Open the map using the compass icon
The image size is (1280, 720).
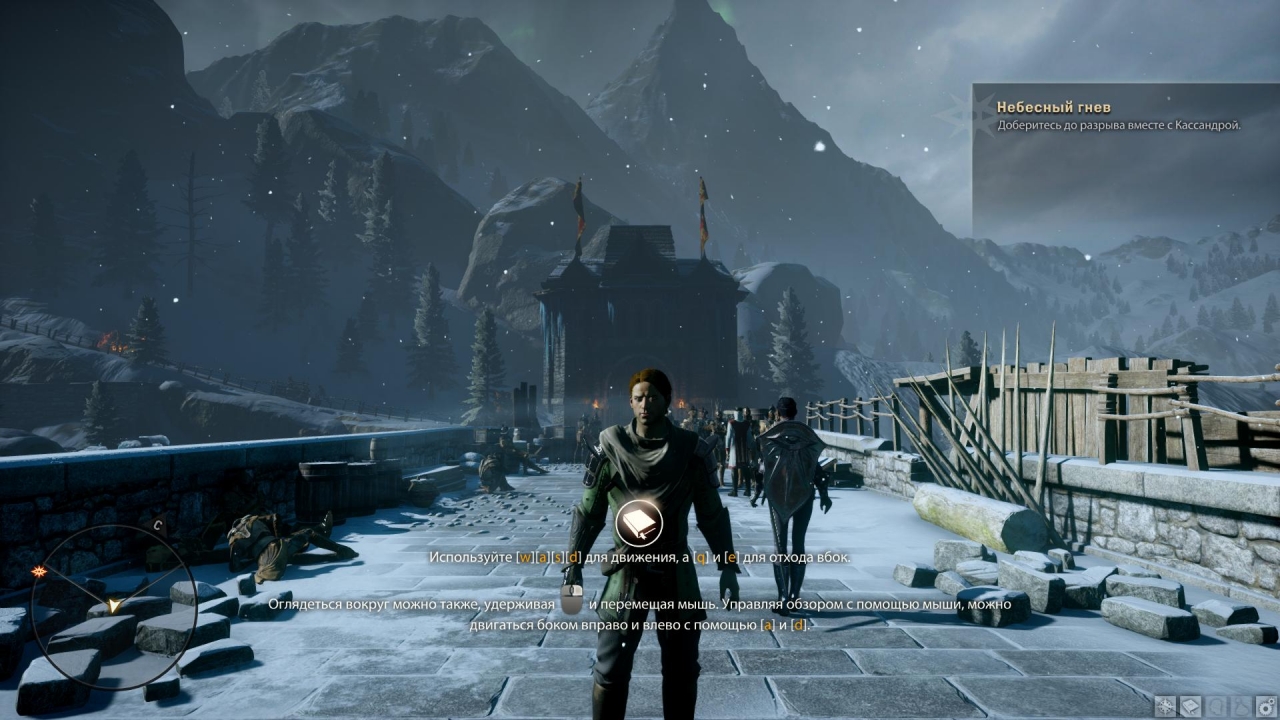[1164, 705]
